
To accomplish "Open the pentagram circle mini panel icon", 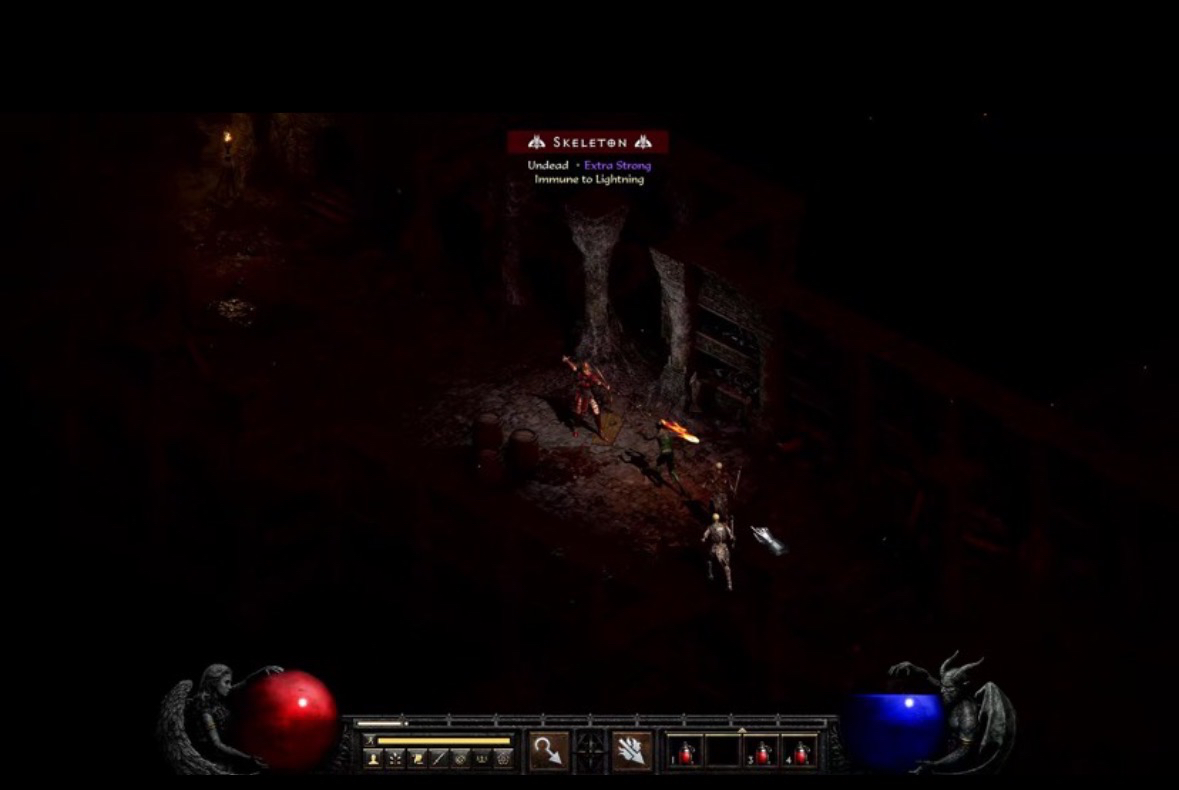I will 504,759.
